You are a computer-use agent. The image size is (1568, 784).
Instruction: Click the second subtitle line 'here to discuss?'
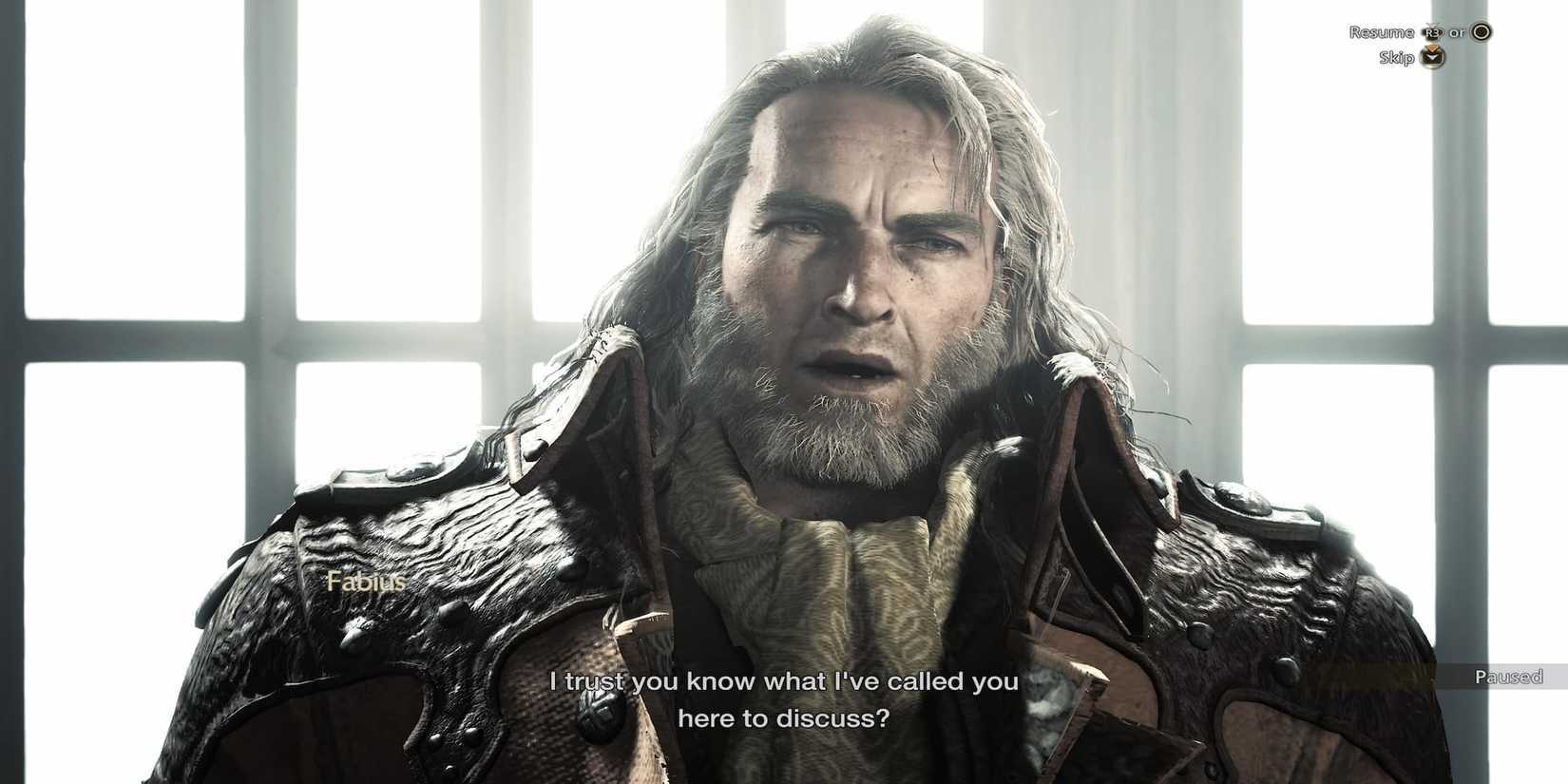[x=783, y=718]
